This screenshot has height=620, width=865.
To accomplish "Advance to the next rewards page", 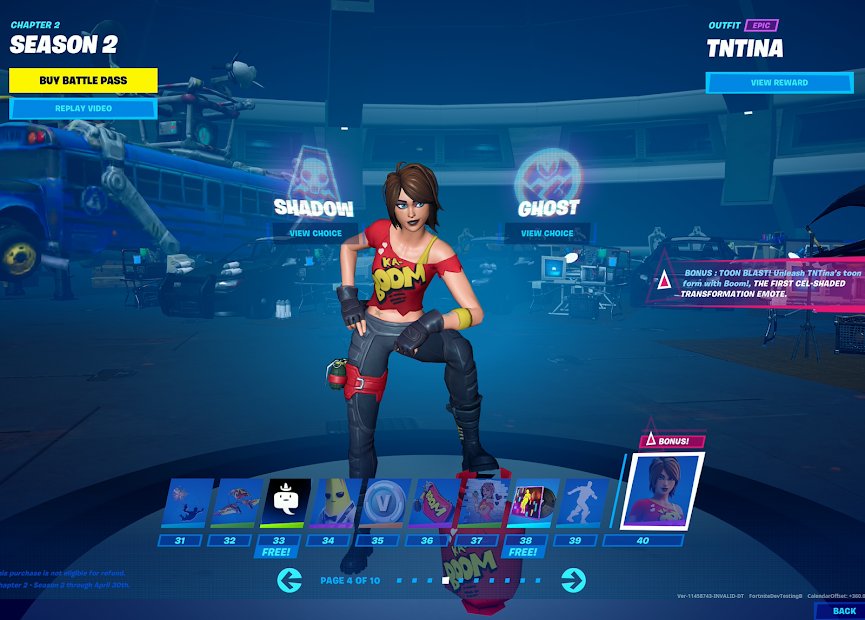I will click(x=573, y=579).
